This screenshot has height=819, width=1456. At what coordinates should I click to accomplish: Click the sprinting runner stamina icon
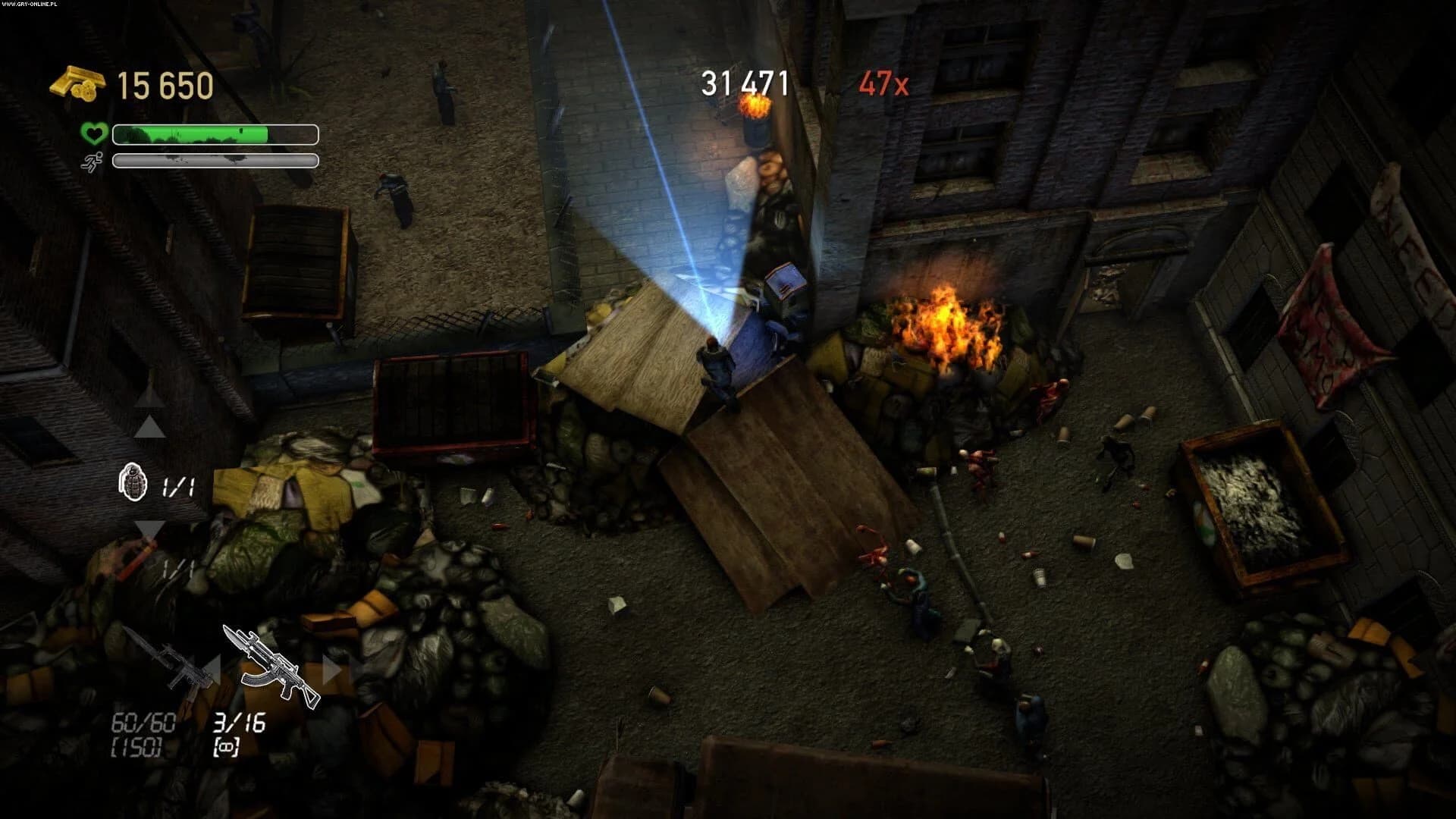point(91,161)
